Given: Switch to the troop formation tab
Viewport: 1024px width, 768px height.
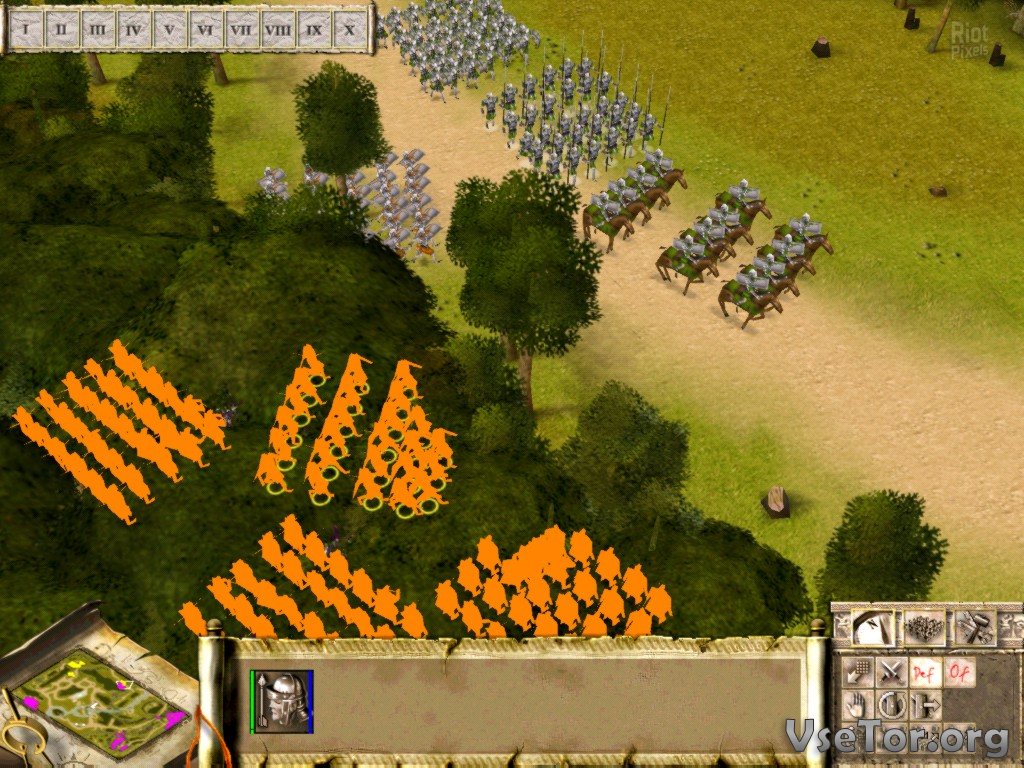Looking at the screenshot, I should (x=923, y=628).
